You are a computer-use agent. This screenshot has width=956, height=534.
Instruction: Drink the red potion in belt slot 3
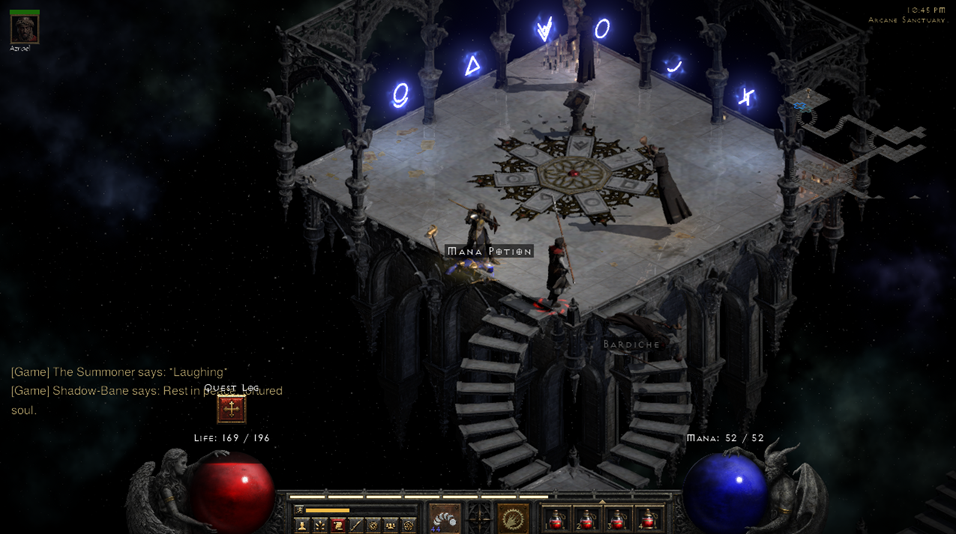(618, 518)
